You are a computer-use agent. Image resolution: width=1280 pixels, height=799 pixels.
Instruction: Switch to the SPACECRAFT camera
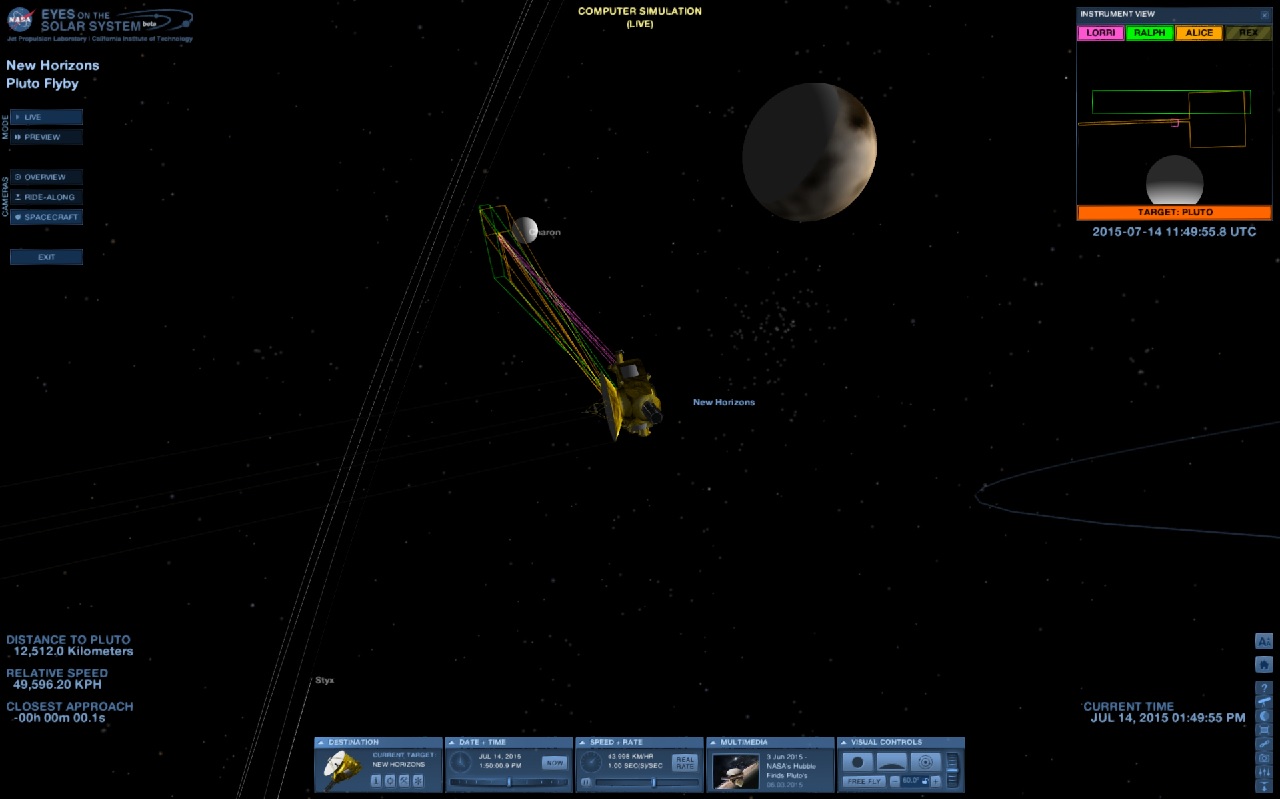pos(46,217)
